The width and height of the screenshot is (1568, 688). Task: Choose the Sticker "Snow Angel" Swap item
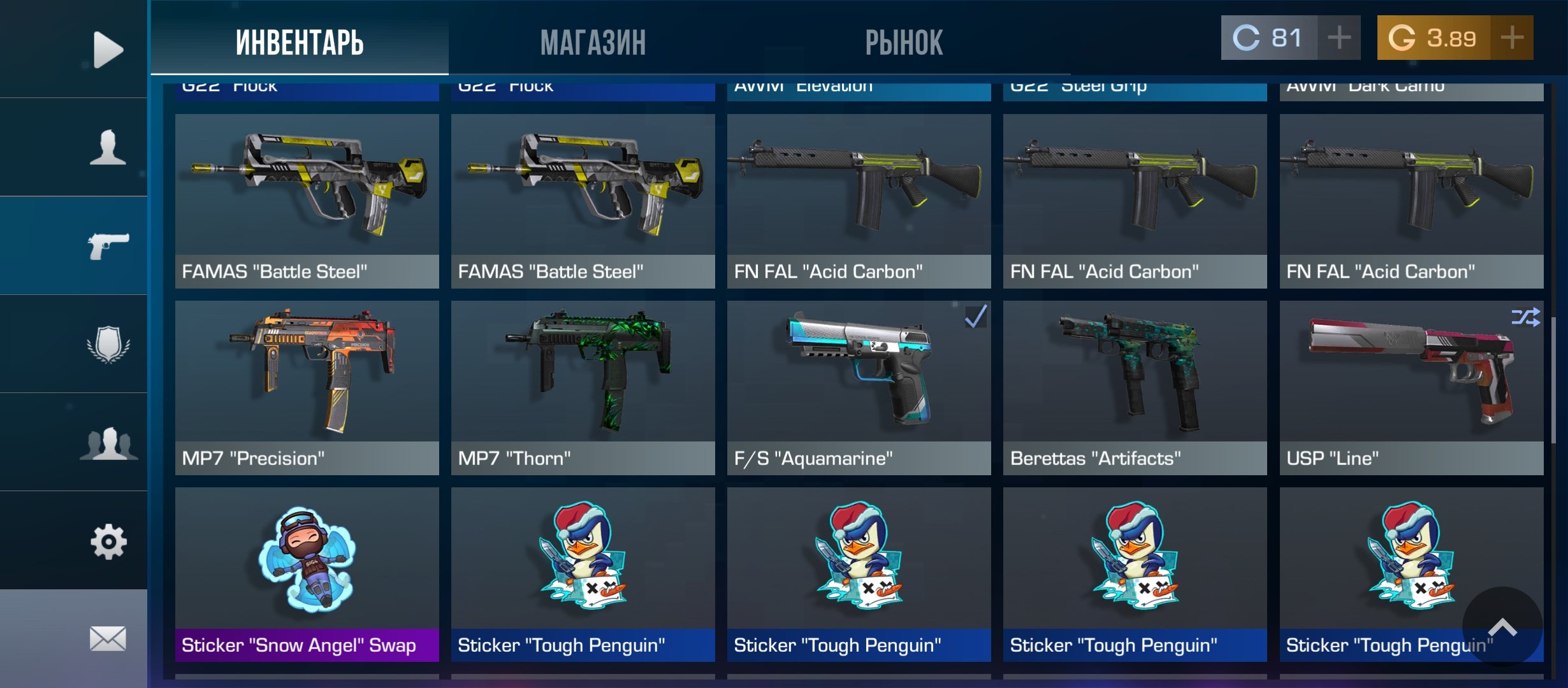(307, 574)
